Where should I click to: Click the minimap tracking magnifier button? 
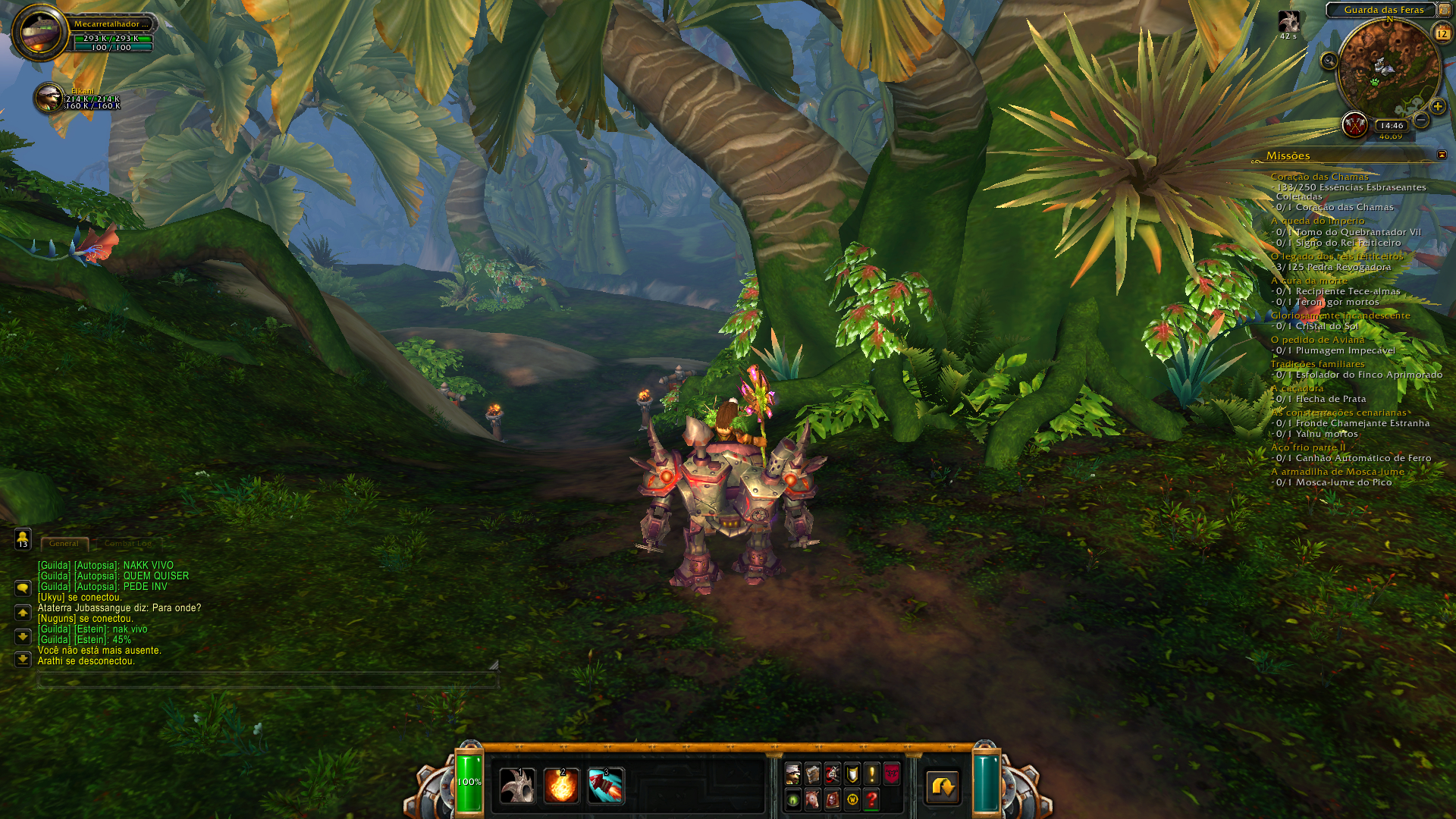tap(1329, 61)
